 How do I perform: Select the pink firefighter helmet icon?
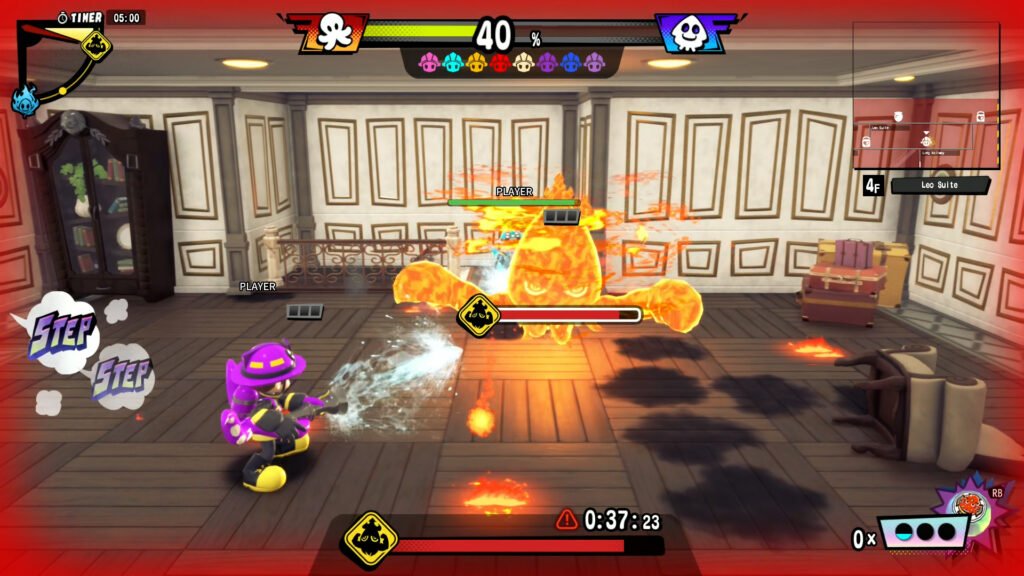429,63
